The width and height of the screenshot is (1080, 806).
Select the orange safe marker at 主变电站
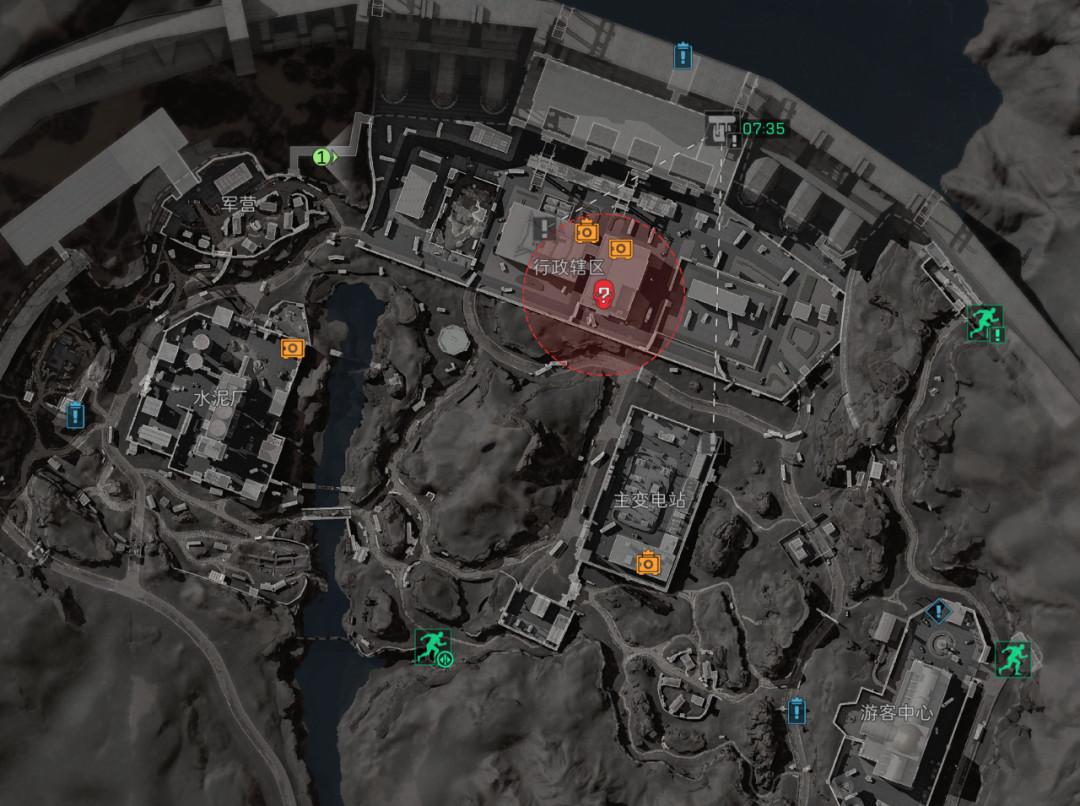(x=648, y=563)
